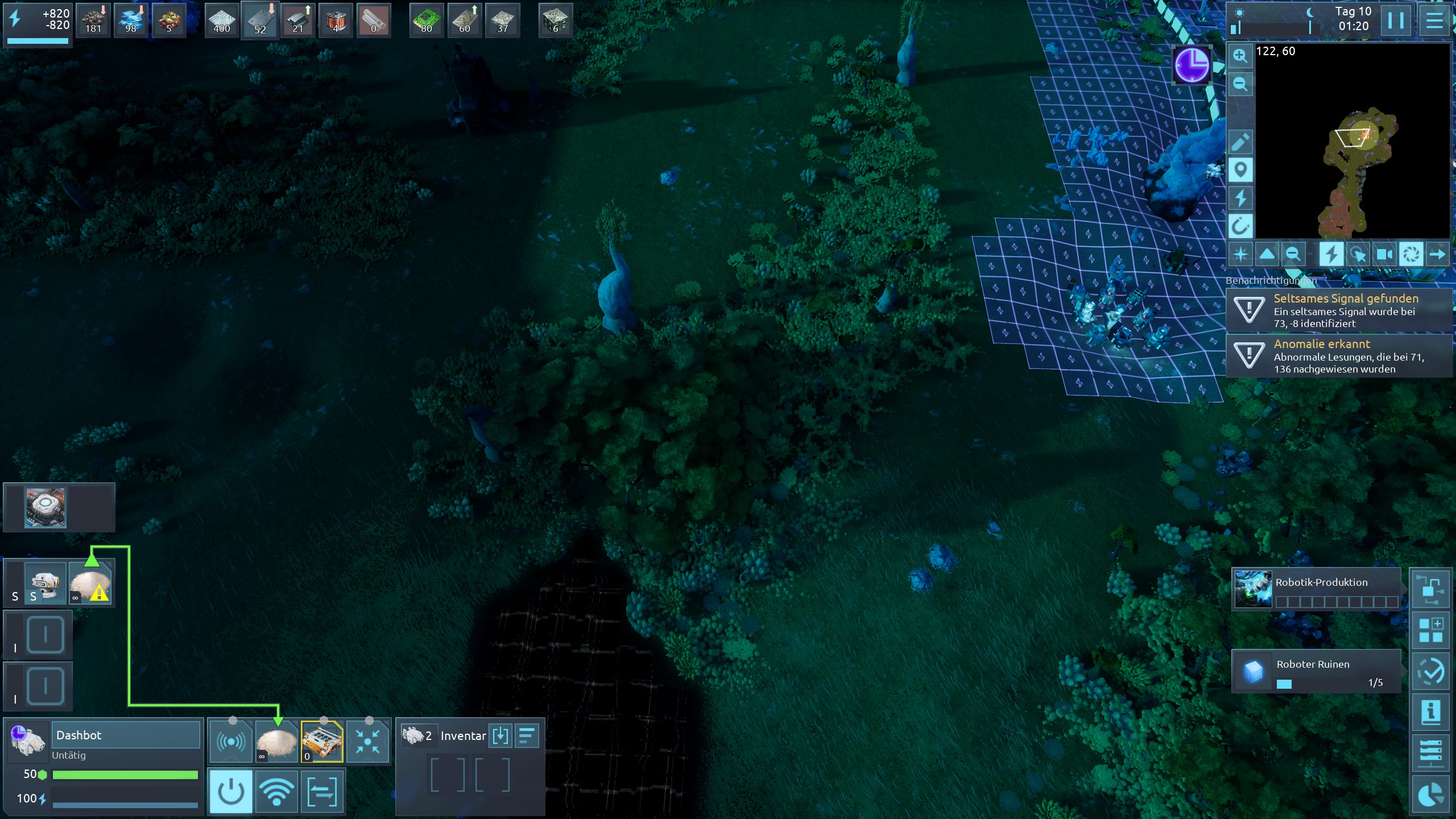Pause the game simulation
1456x819 pixels.
(1395, 20)
